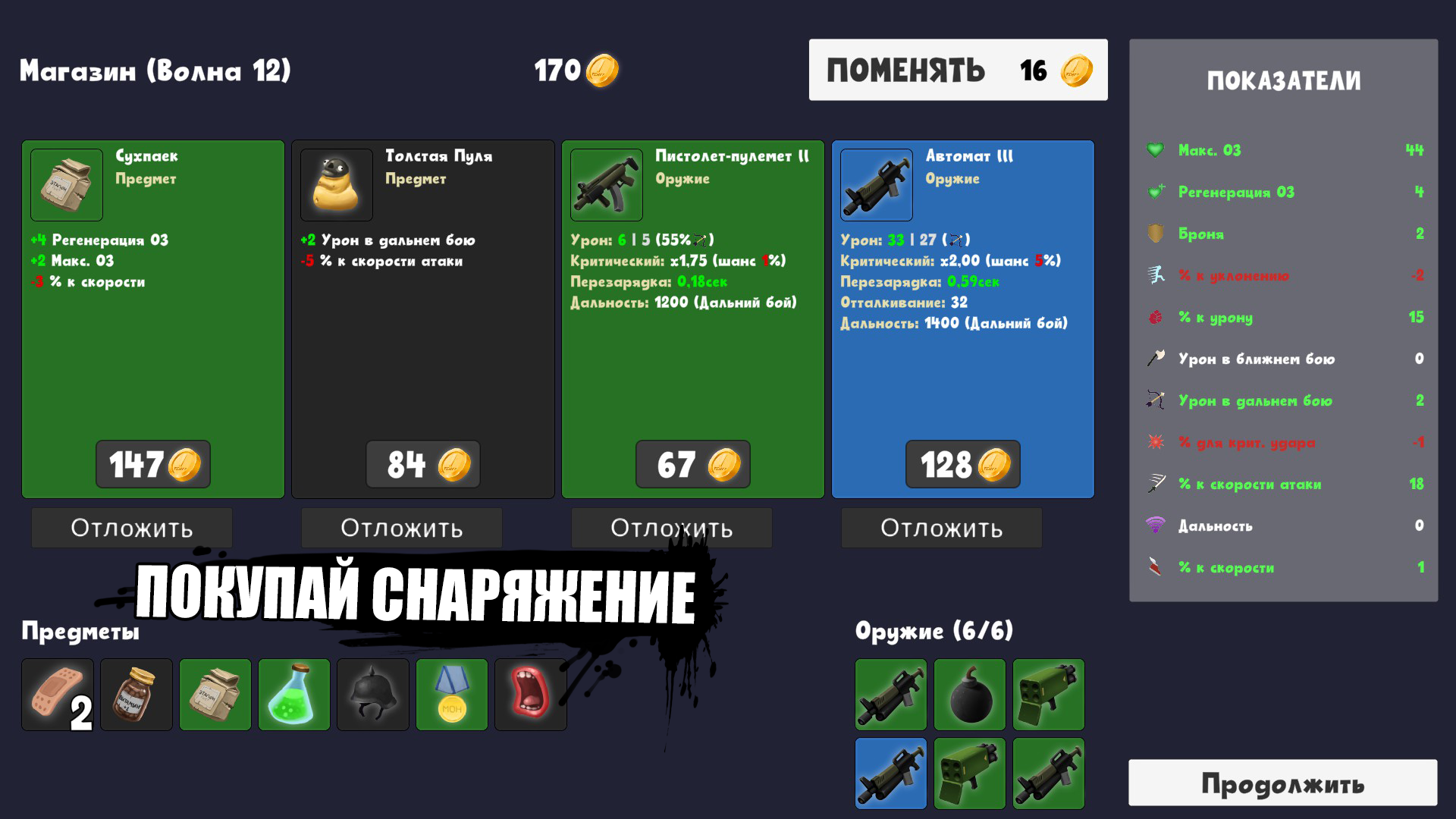This screenshot has width=1456, height=819.
Task: Set aside Толстая Пуля with Отложить
Action: click(x=401, y=528)
